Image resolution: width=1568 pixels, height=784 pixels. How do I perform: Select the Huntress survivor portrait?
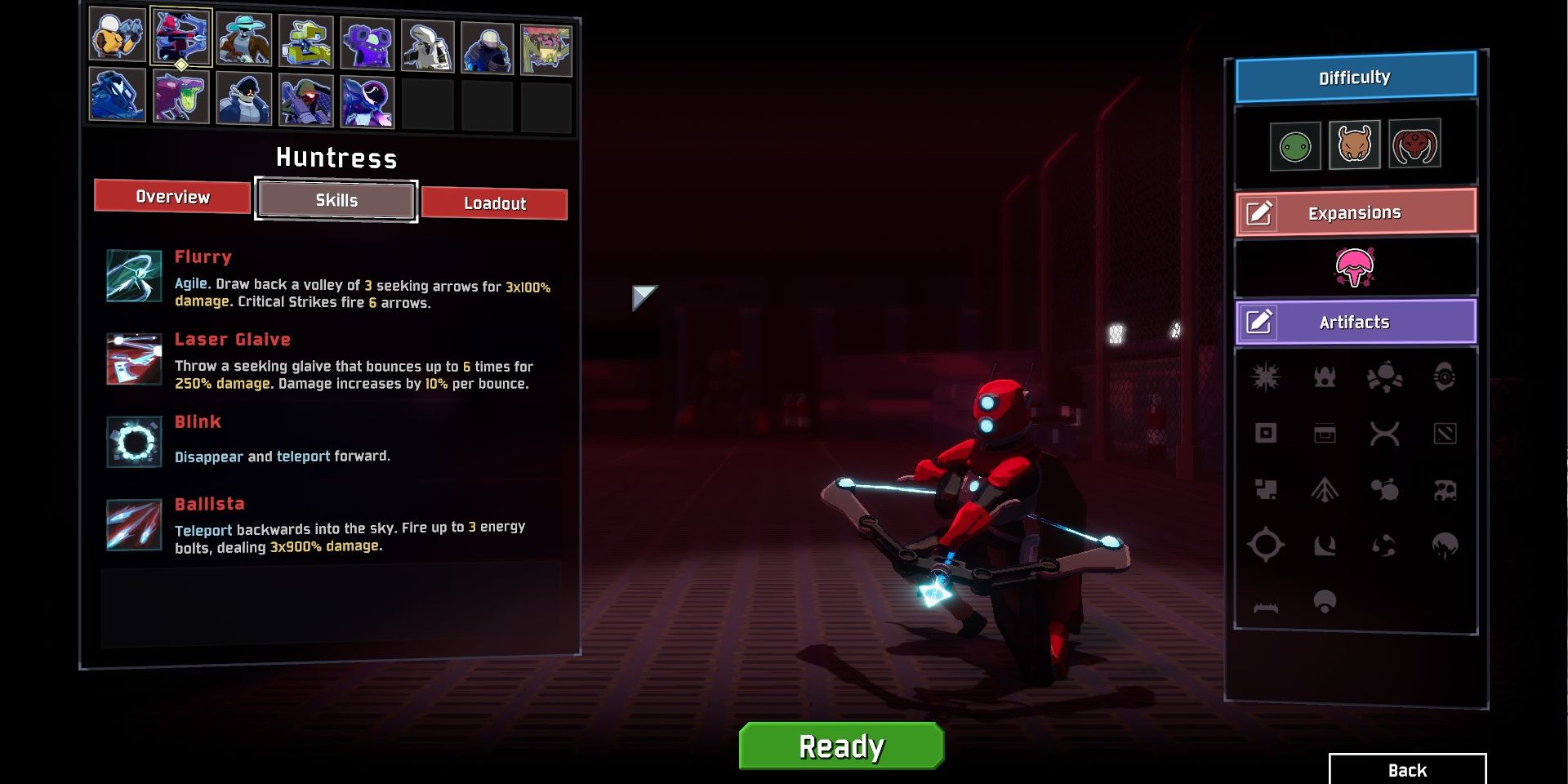pyautogui.click(x=180, y=37)
